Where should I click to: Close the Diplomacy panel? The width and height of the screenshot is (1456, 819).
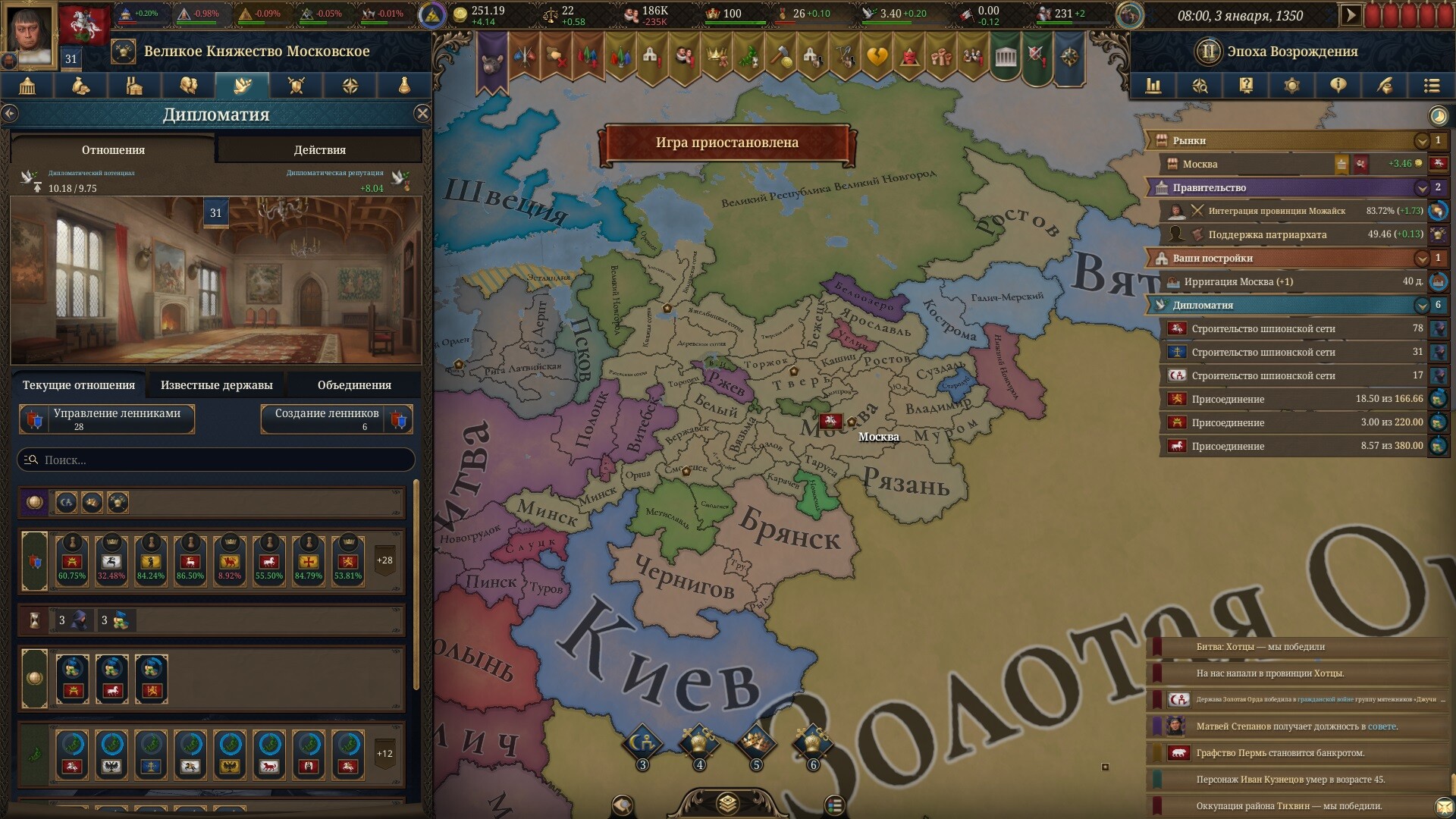422,114
